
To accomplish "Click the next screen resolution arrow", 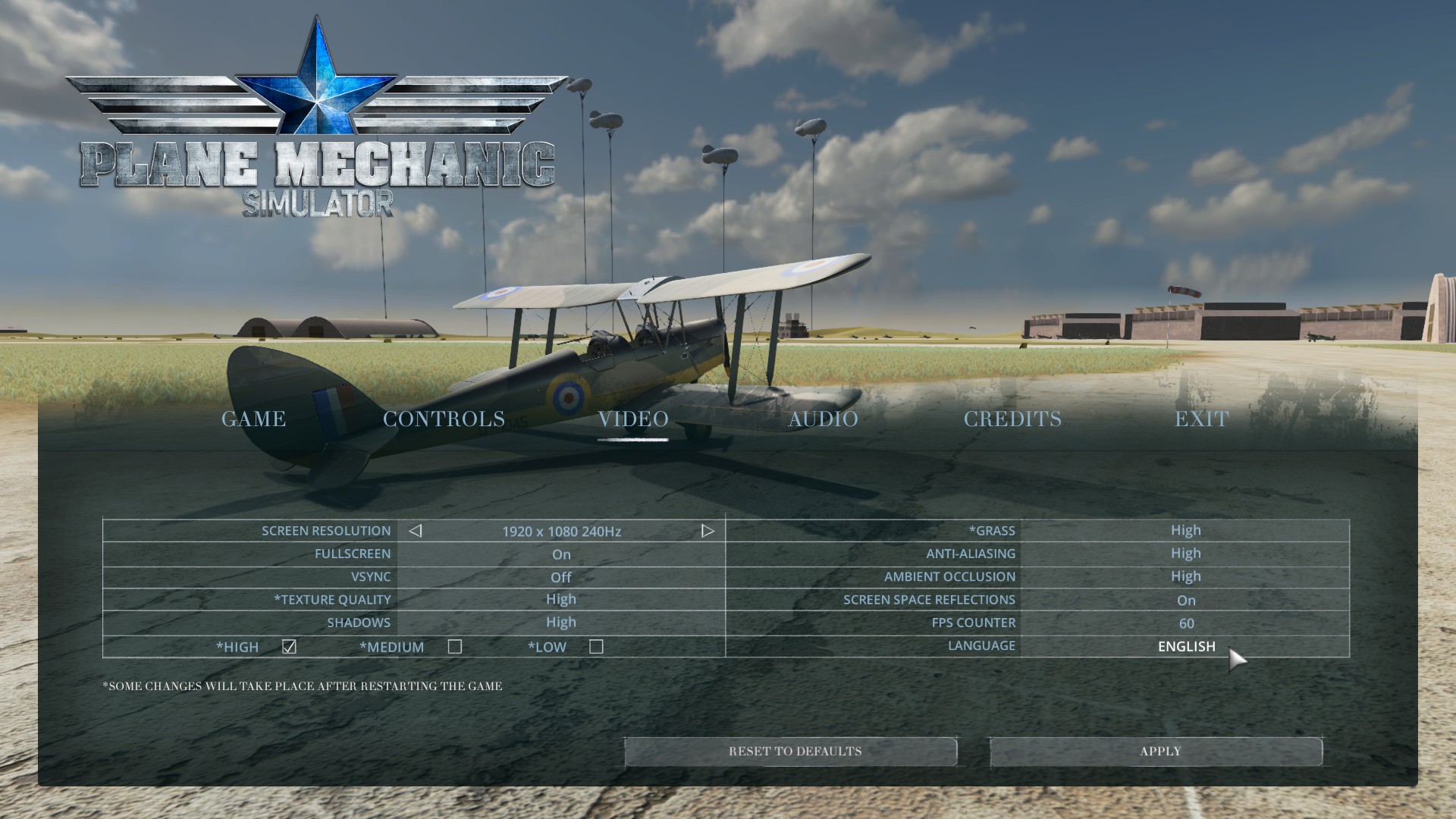I will point(708,531).
